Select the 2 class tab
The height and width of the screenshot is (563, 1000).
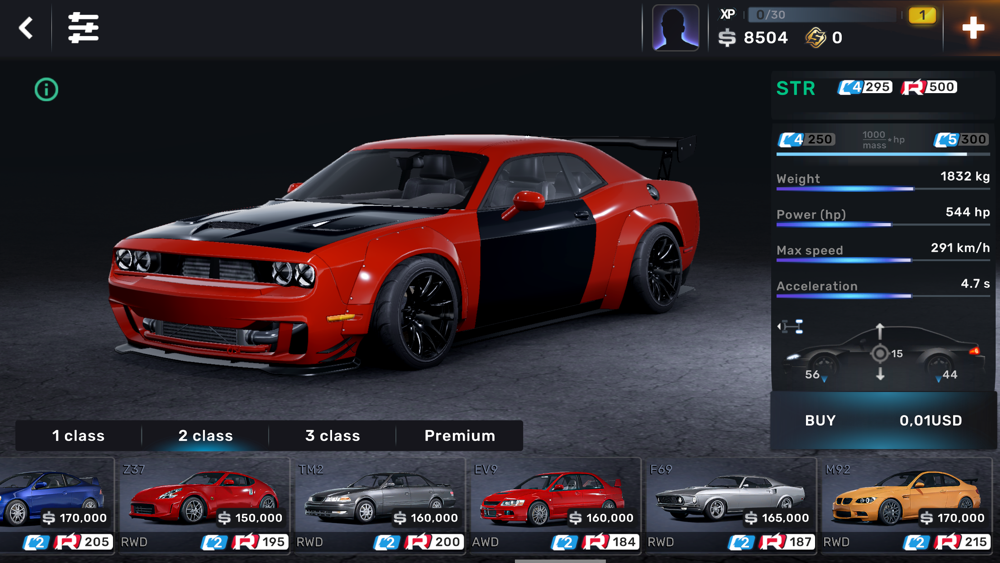(x=205, y=436)
